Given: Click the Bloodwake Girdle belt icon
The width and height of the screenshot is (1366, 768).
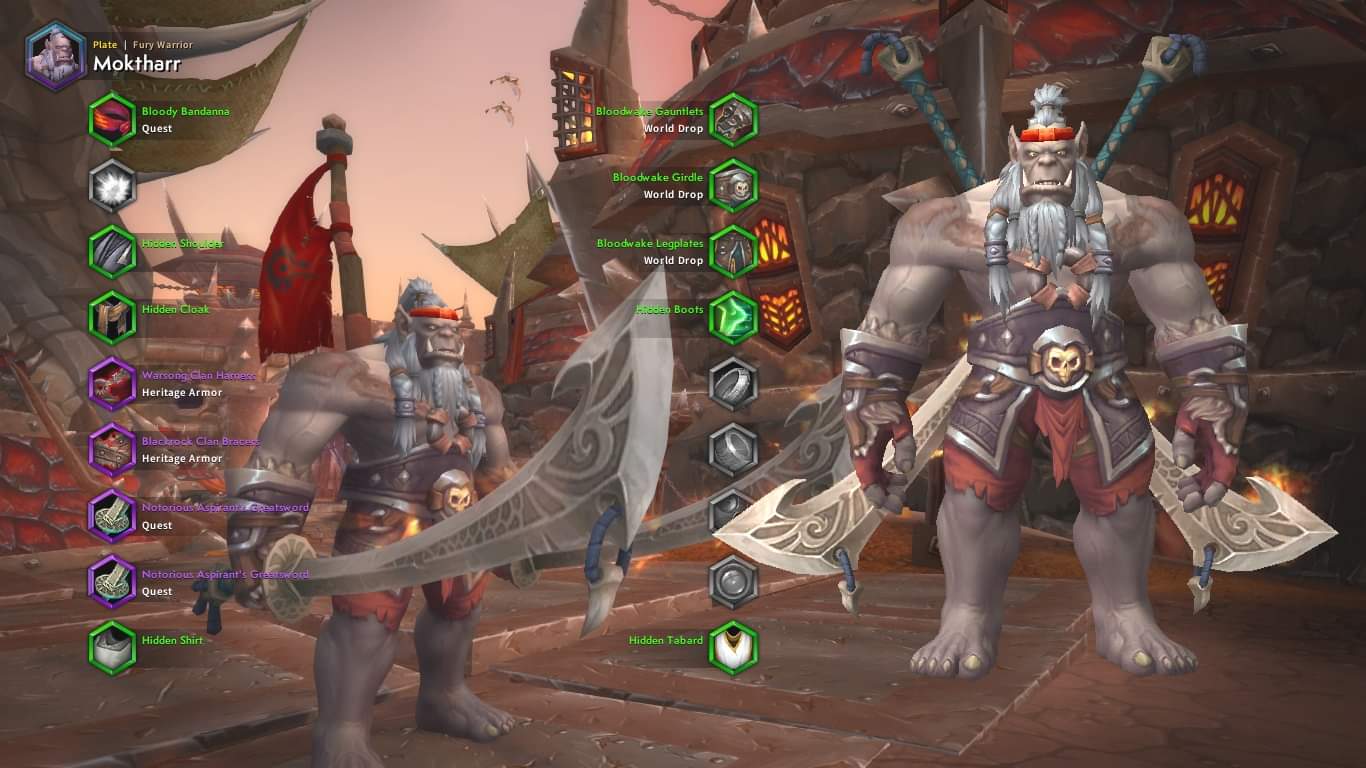Looking at the screenshot, I should coord(732,186).
